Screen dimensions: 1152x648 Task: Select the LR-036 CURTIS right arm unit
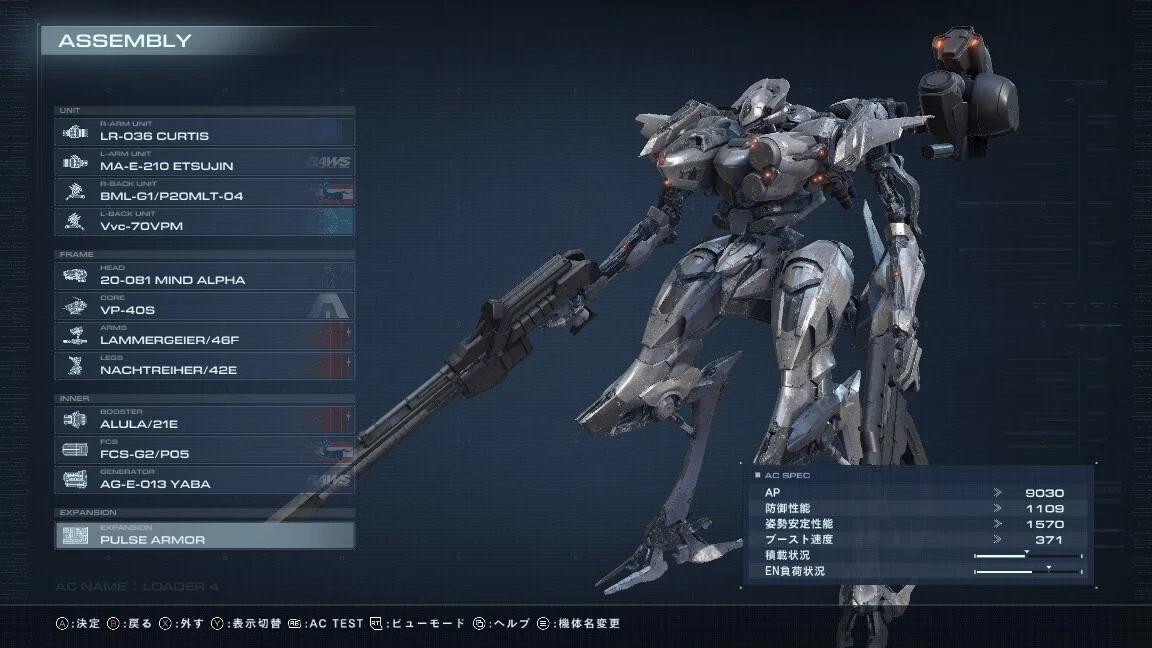(x=205, y=132)
